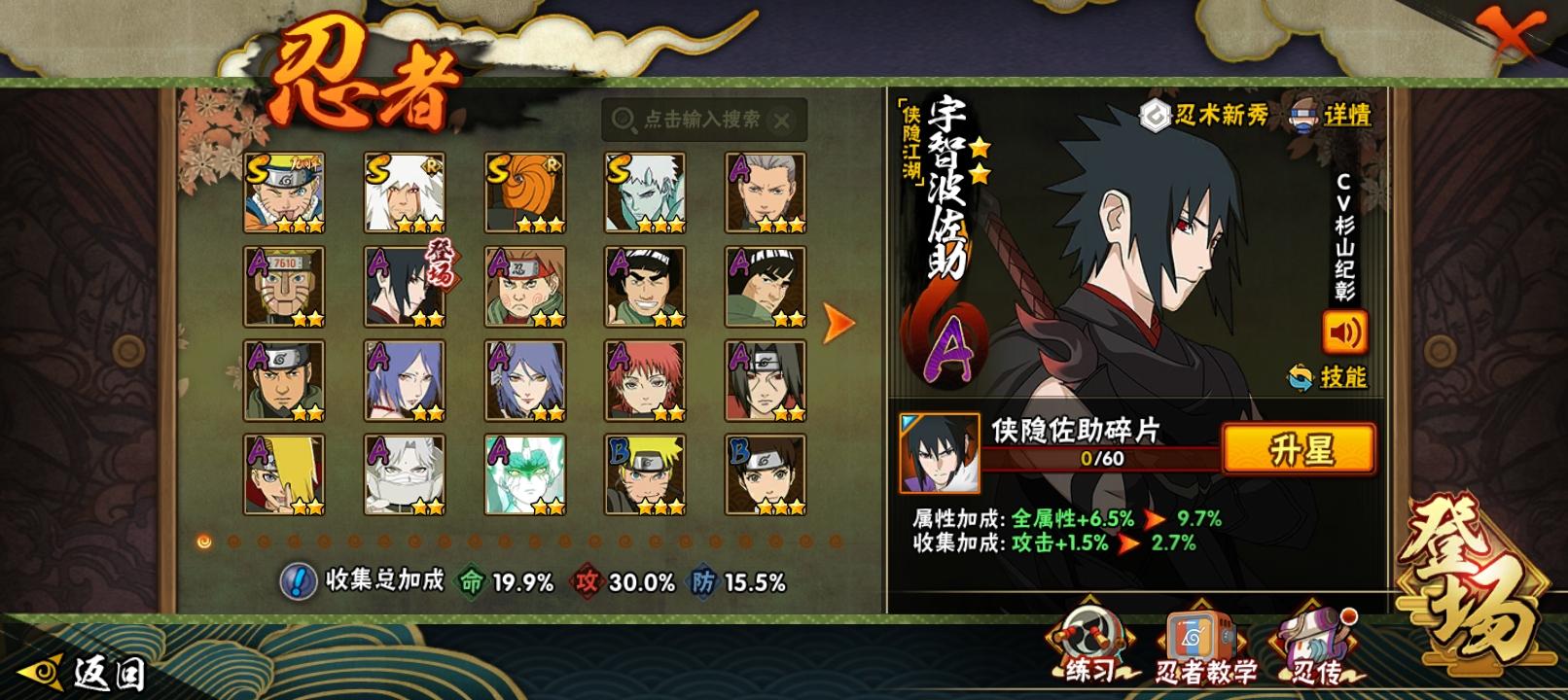Open the 技能 skills view
Image resolution: width=1568 pixels, height=700 pixels.
coord(1328,376)
